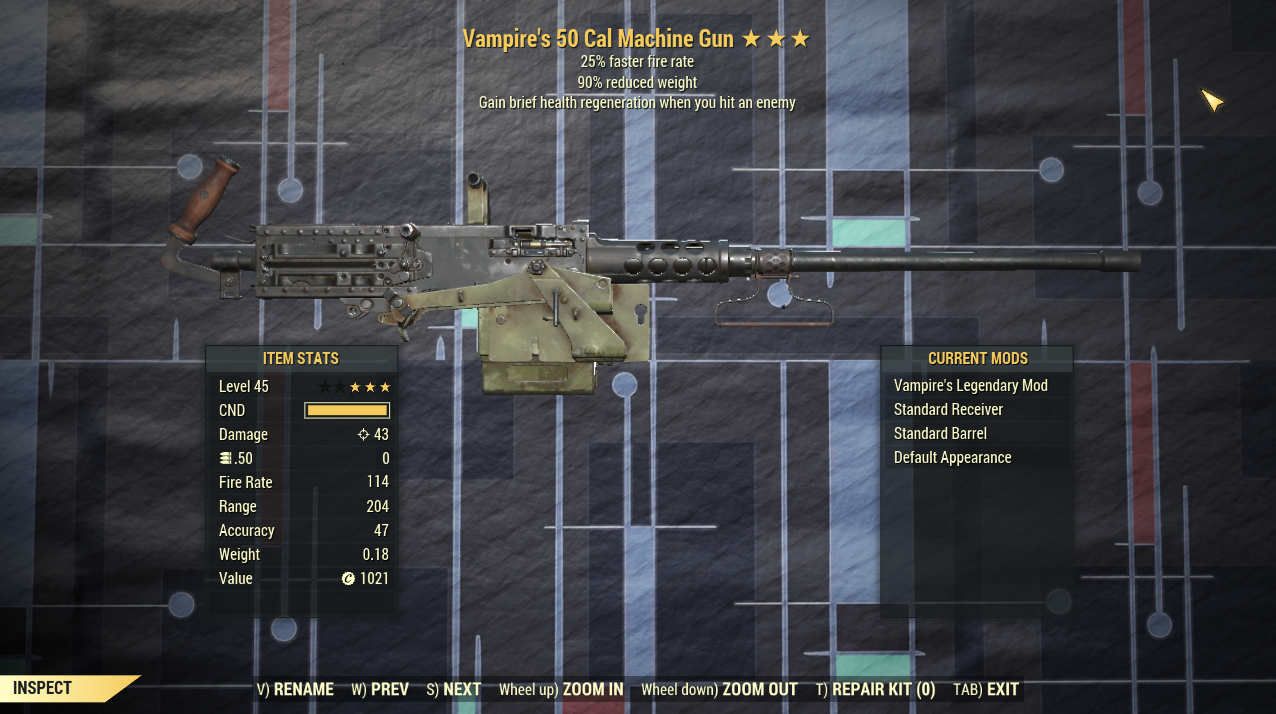1276x714 pixels.
Task: Select ZOOM OUT on the bottom bar
Action: coord(719,689)
